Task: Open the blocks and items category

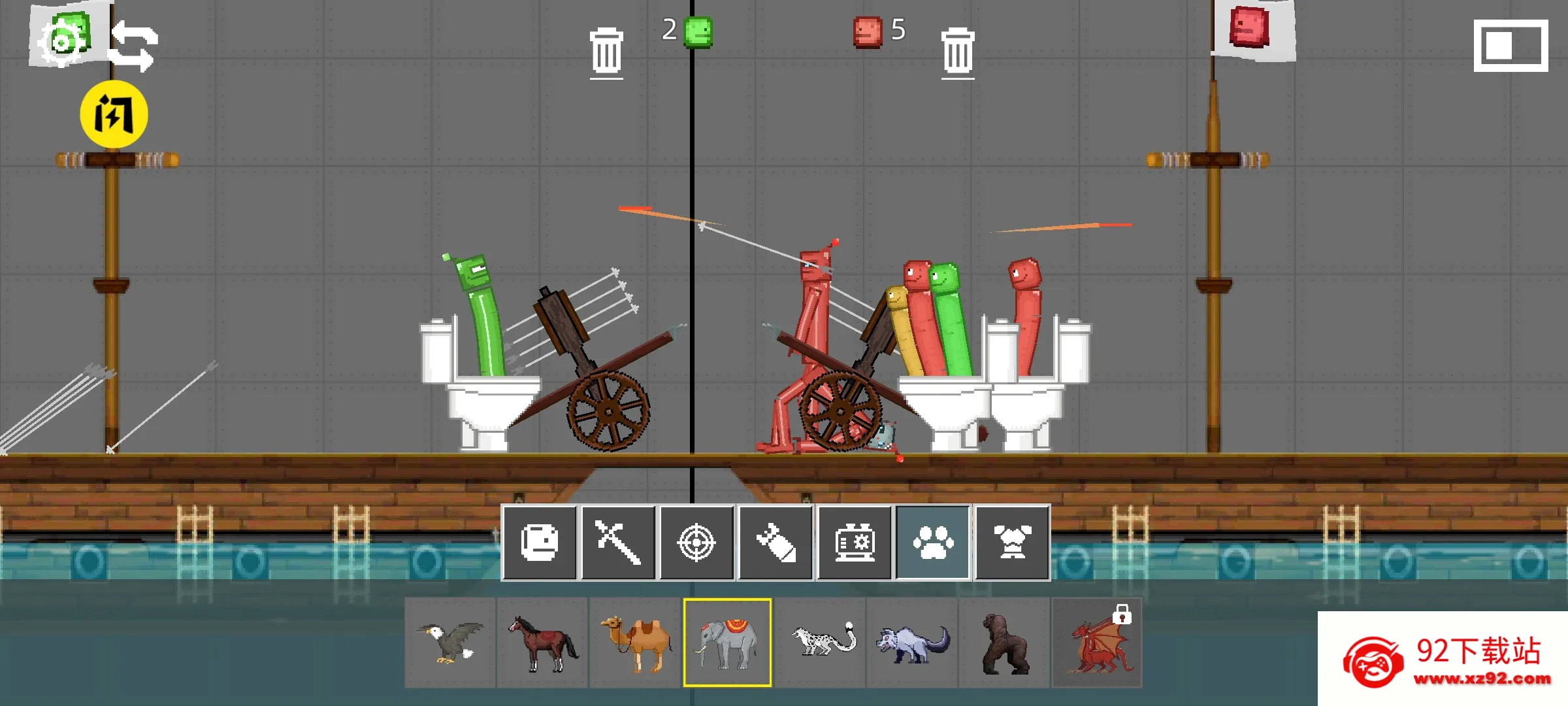Action: (x=540, y=543)
